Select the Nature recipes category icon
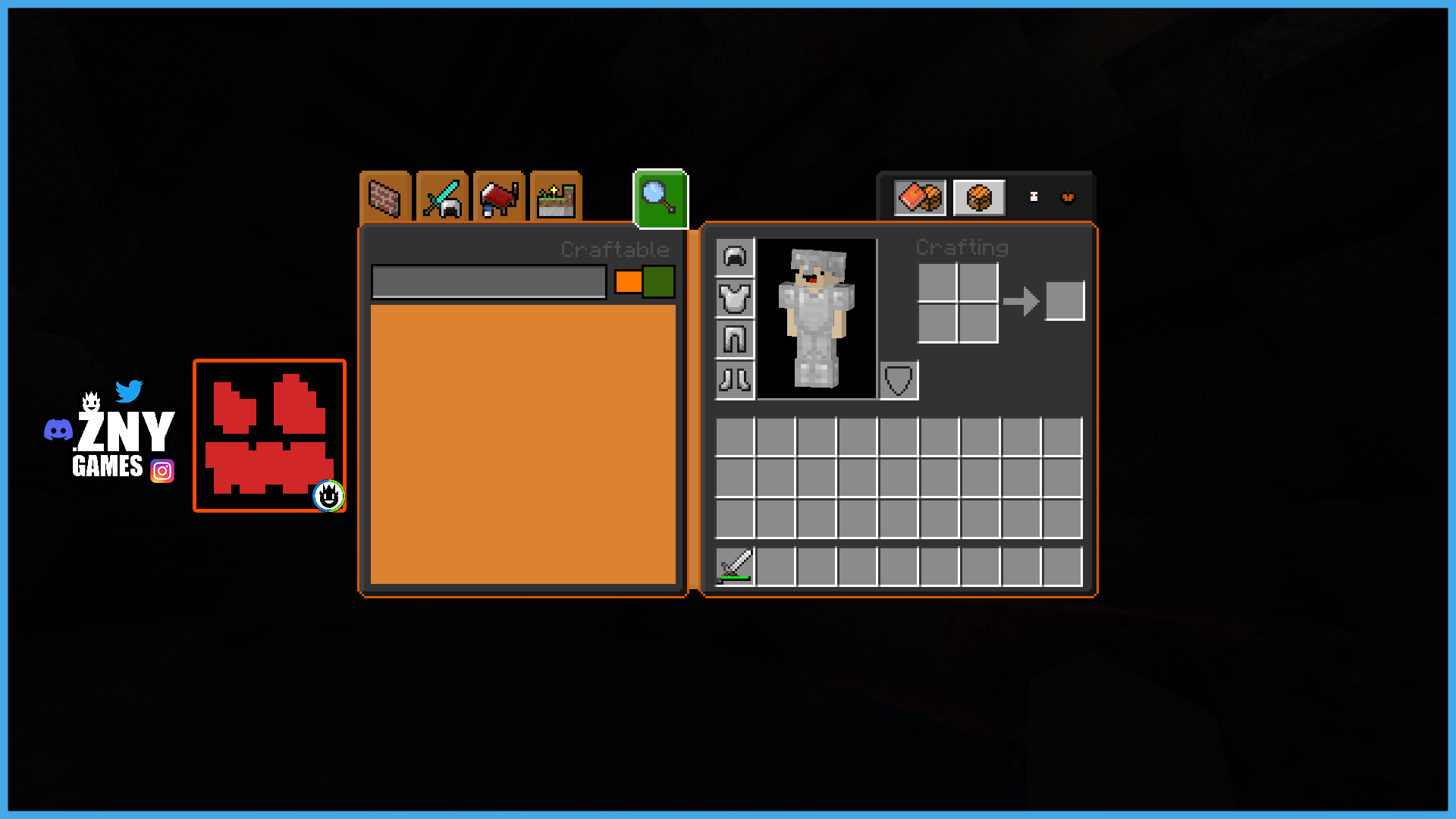 (556, 198)
